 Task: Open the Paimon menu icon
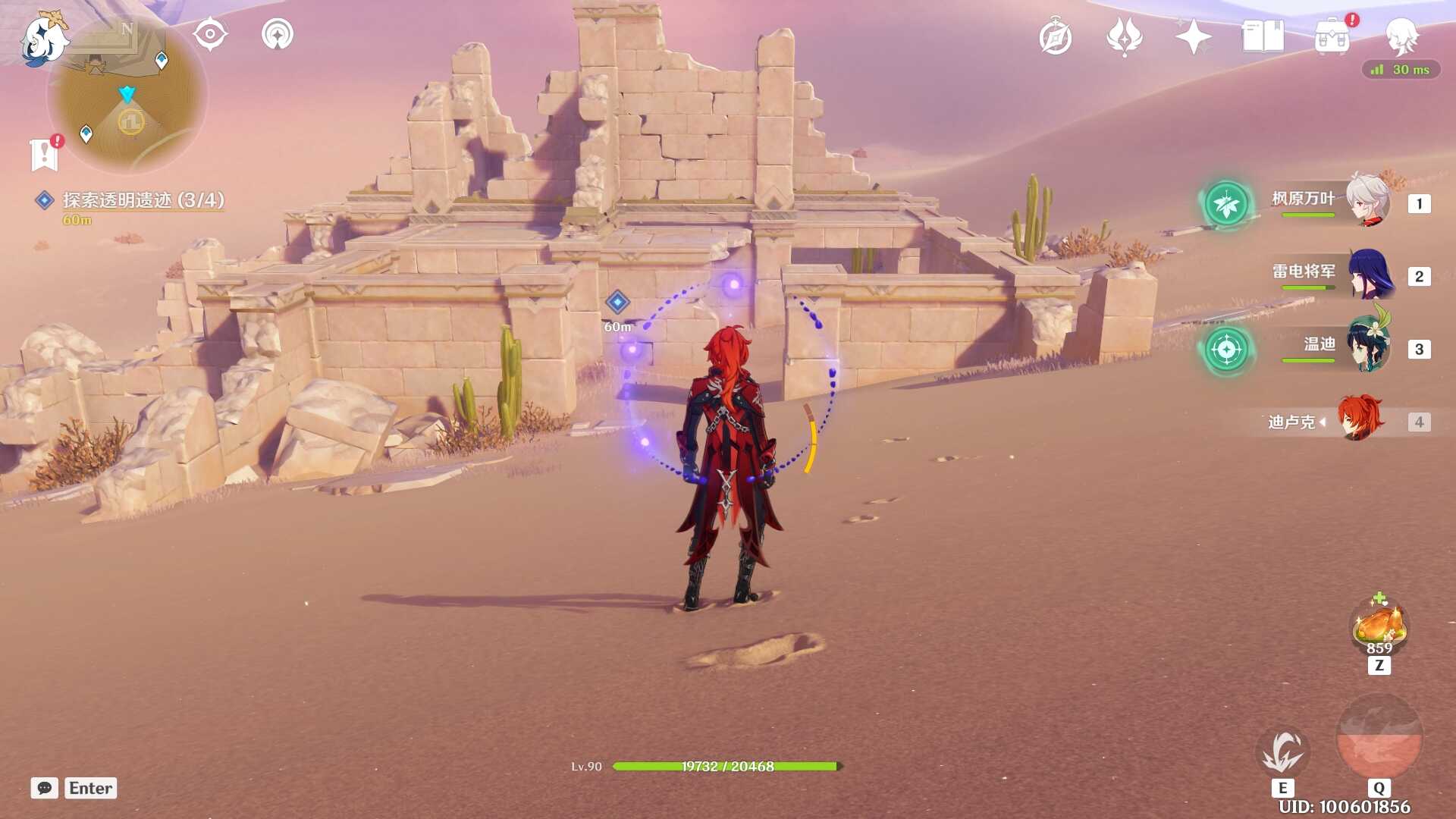click(x=43, y=39)
